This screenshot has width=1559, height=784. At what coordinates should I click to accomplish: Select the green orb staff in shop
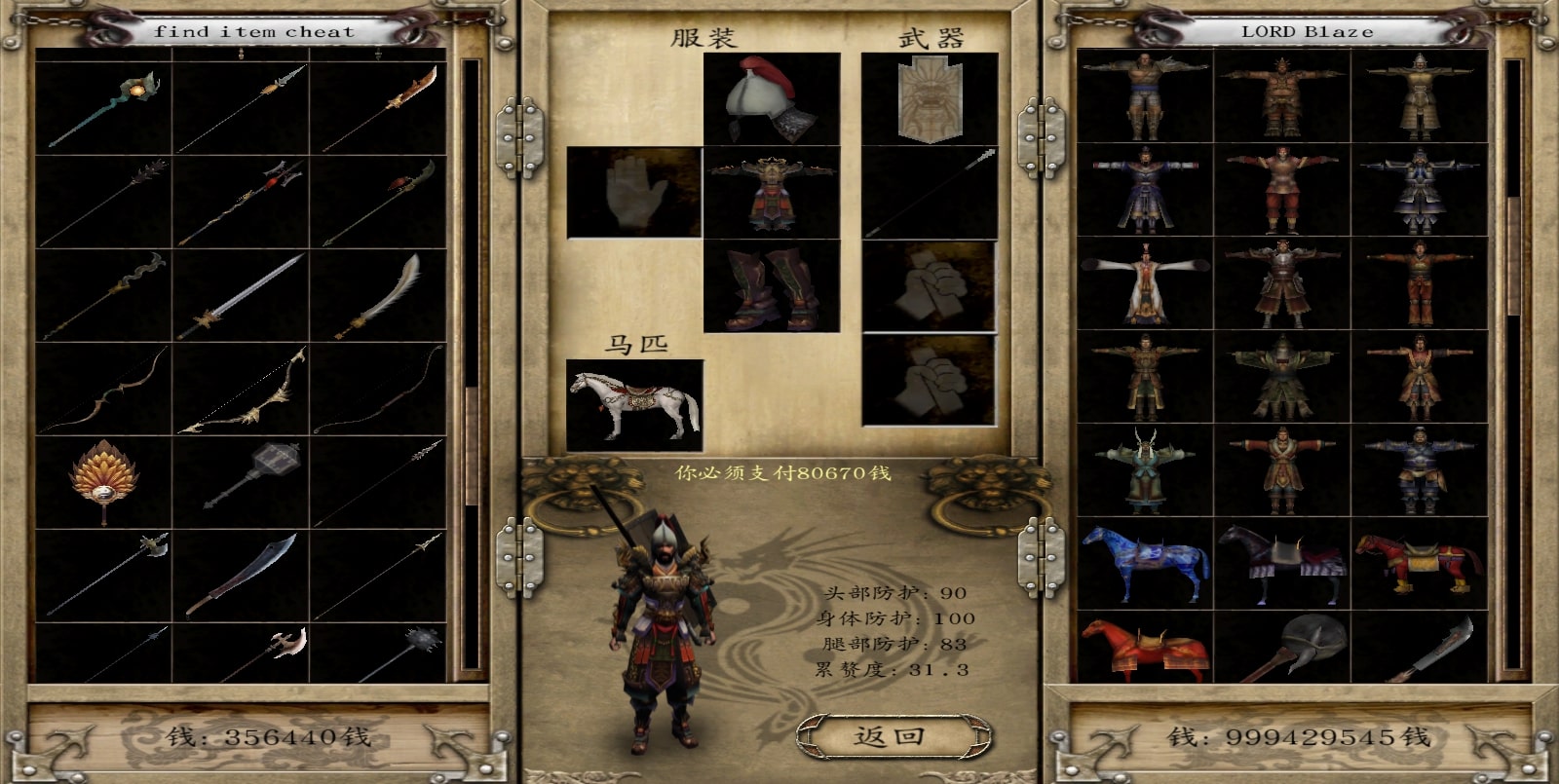103,108
